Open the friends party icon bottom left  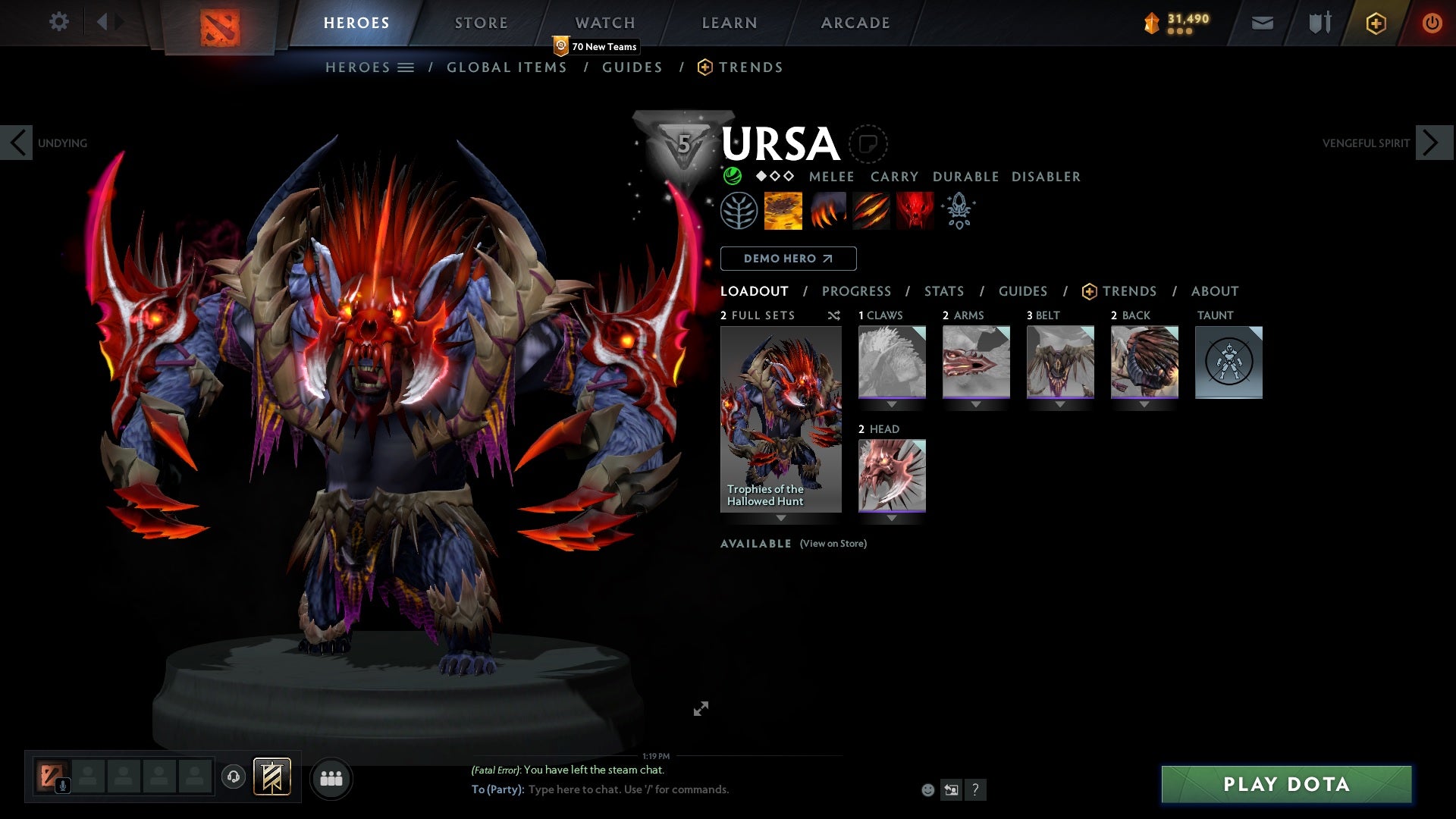331,777
